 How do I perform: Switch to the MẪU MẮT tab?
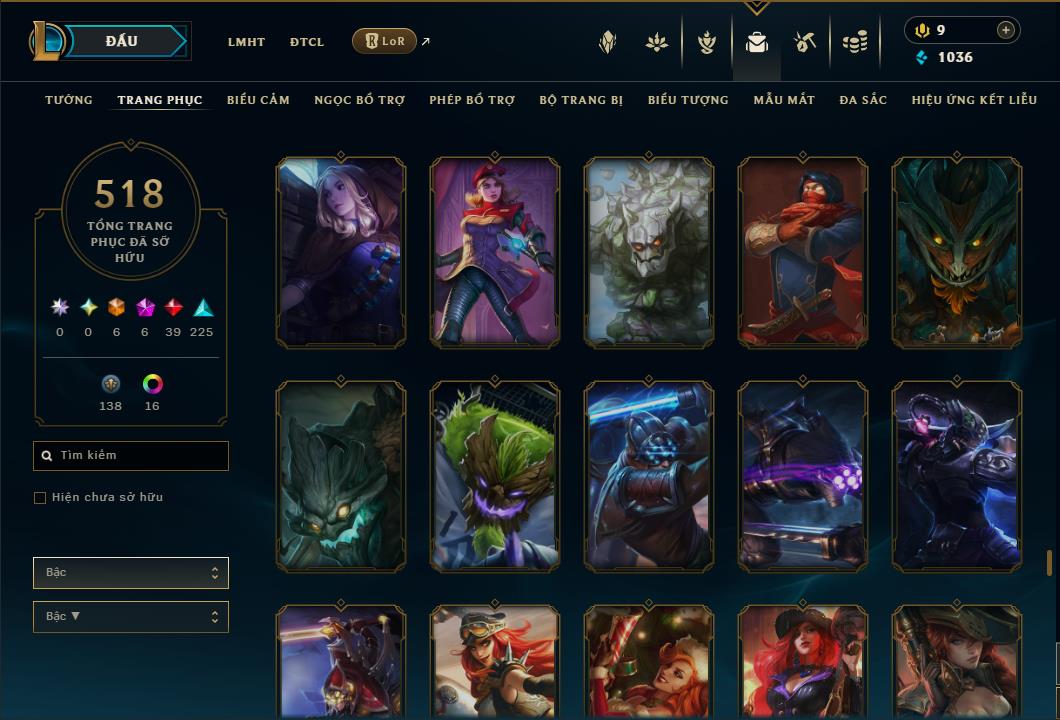coord(784,100)
